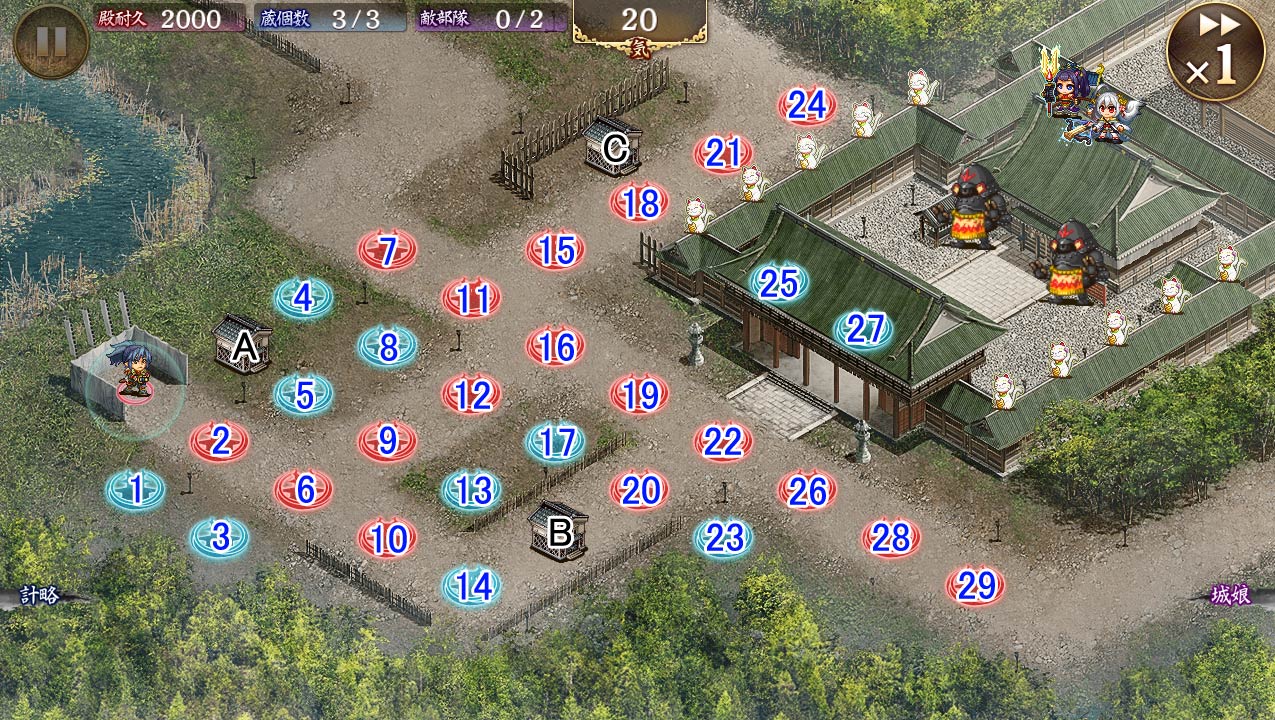Select blue deployment tile 8
This screenshot has height=720, width=1275.
click(388, 347)
